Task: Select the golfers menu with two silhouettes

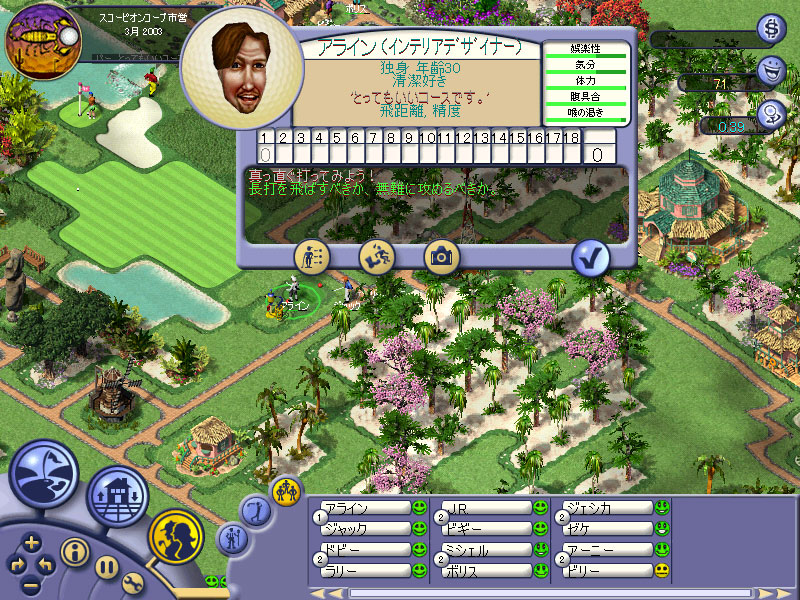Action: [176, 536]
